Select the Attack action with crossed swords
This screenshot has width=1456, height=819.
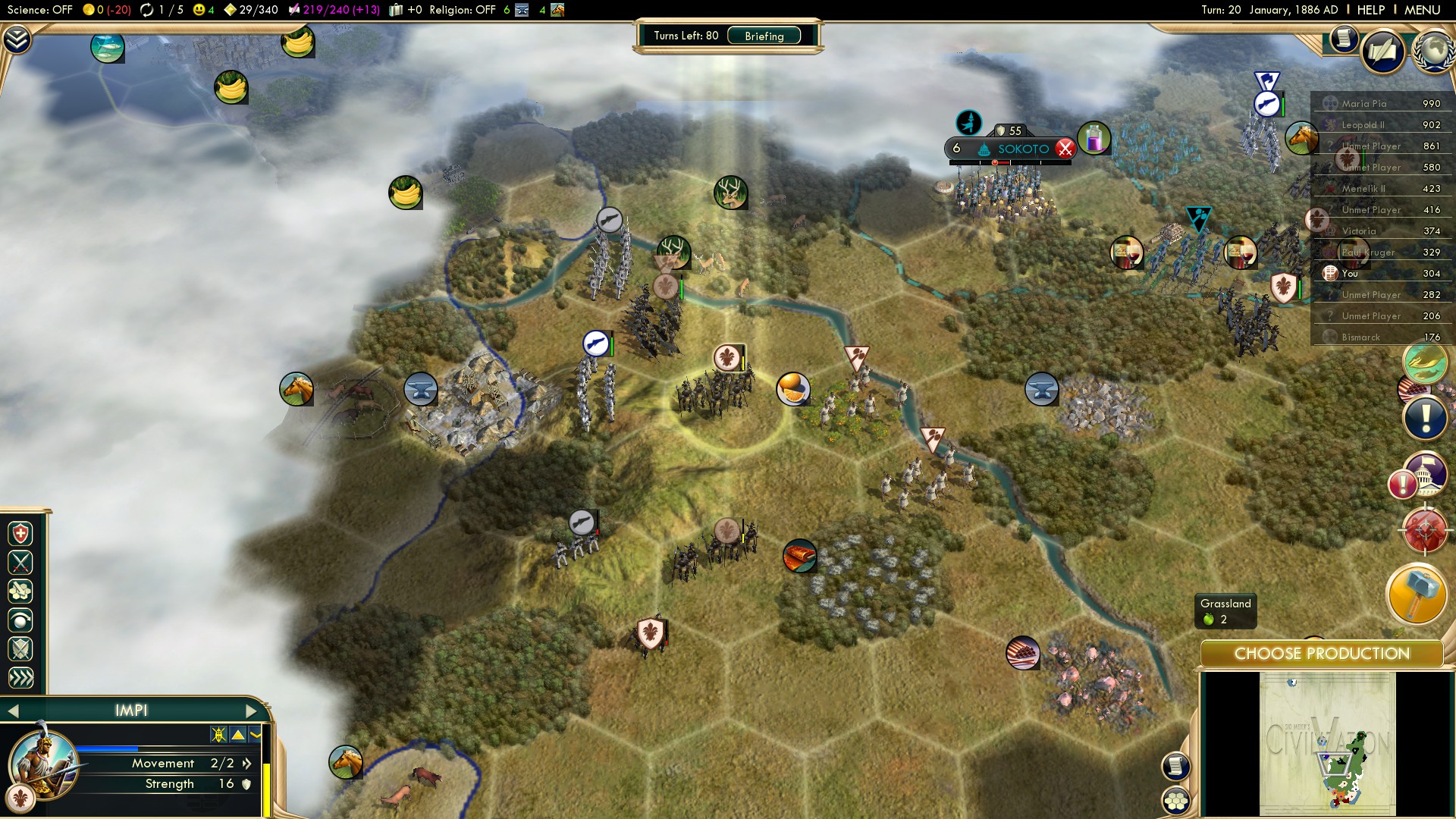[20, 562]
